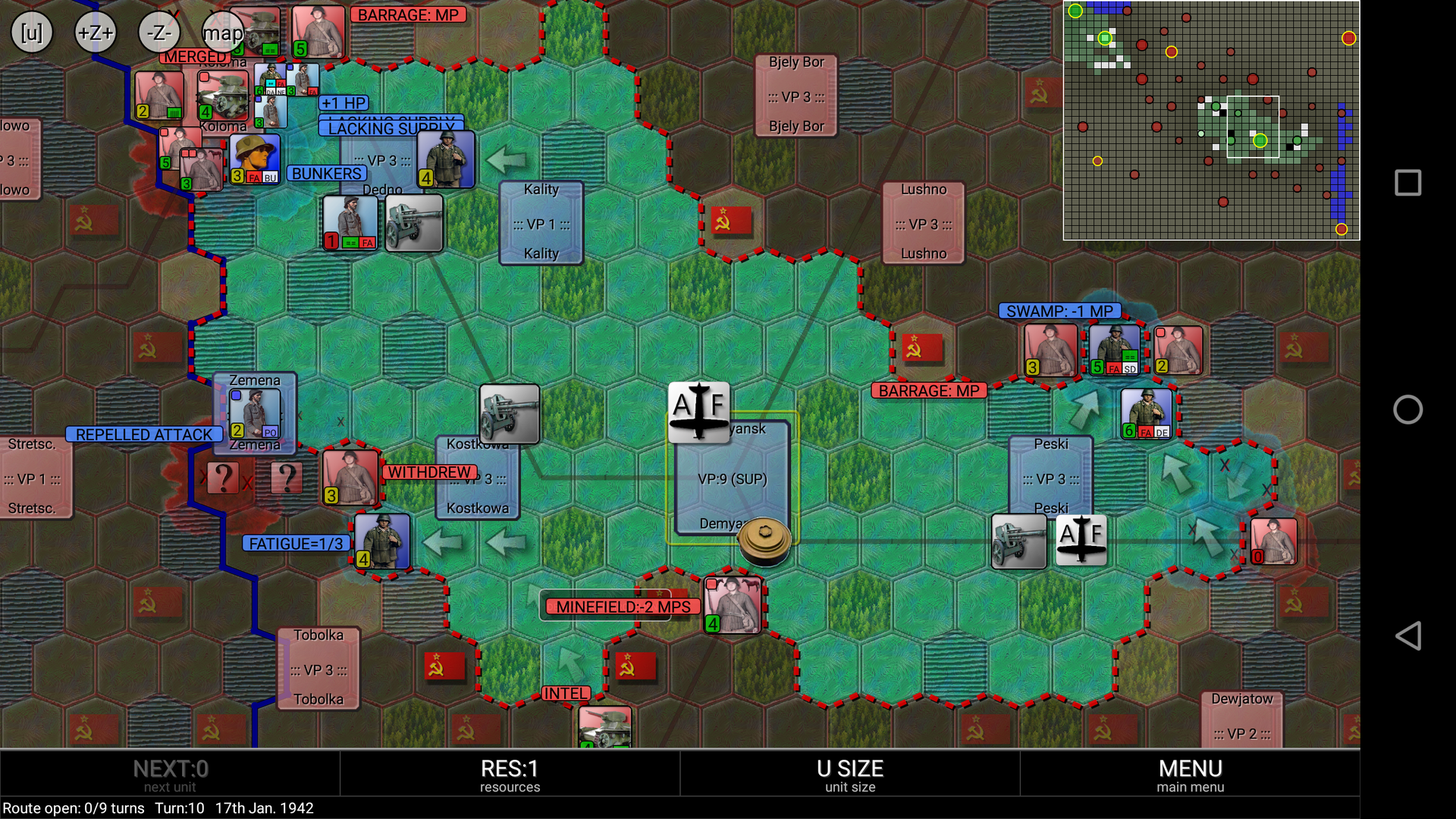The width and height of the screenshot is (1456, 819).
Task: Zoom in using the +Z+ control
Action: [95, 32]
